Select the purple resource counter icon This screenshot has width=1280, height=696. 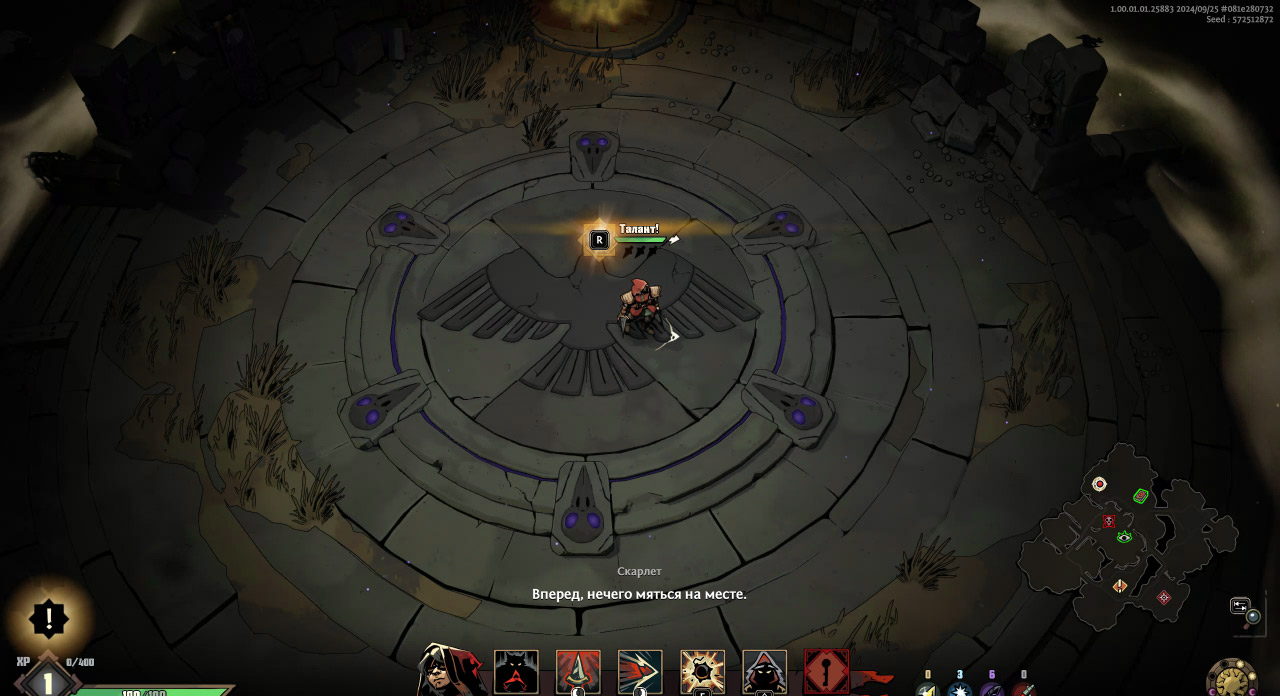[991, 689]
